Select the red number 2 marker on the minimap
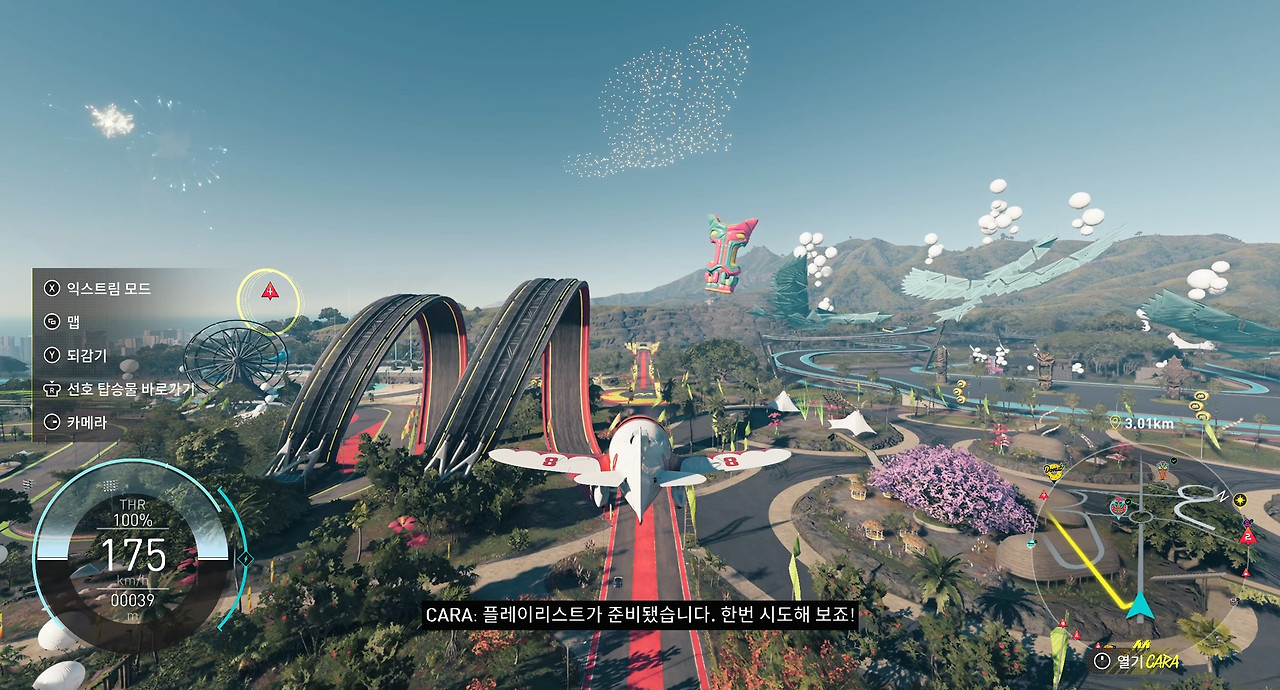The width and height of the screenshot is (1280, 690). pos(1247,535)
